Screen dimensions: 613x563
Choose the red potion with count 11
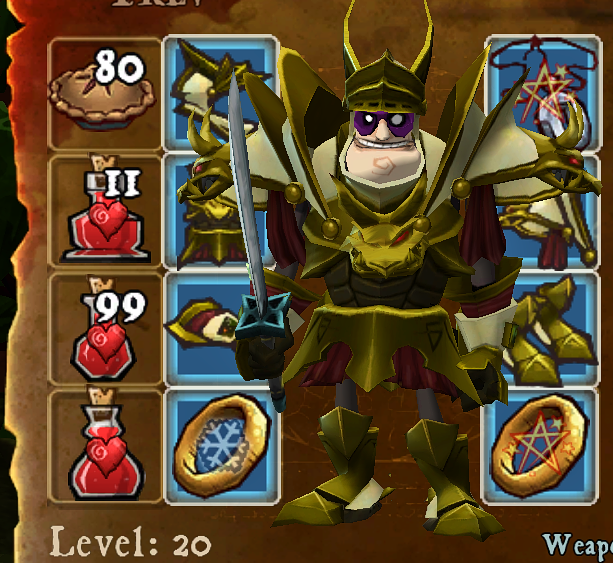coord(105,211)
